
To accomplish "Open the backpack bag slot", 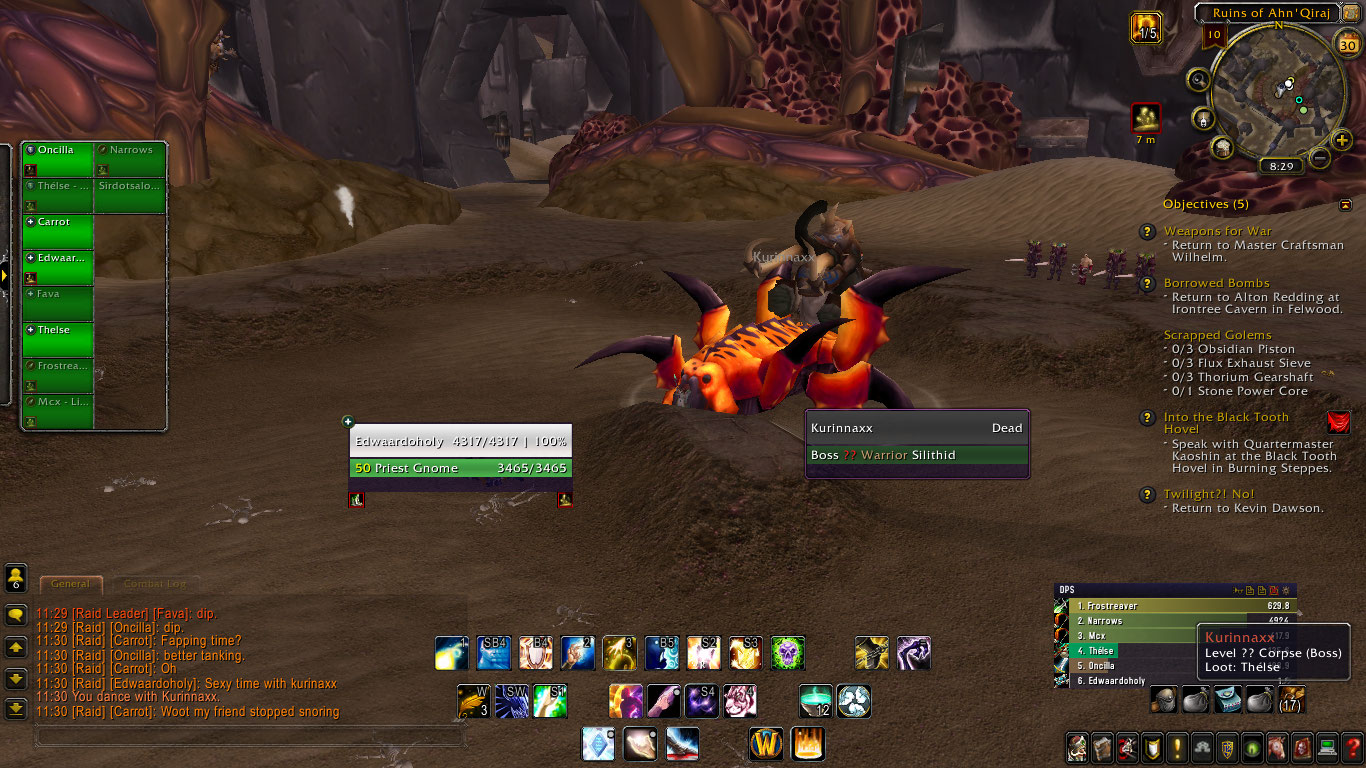I will coord(1291,699).
